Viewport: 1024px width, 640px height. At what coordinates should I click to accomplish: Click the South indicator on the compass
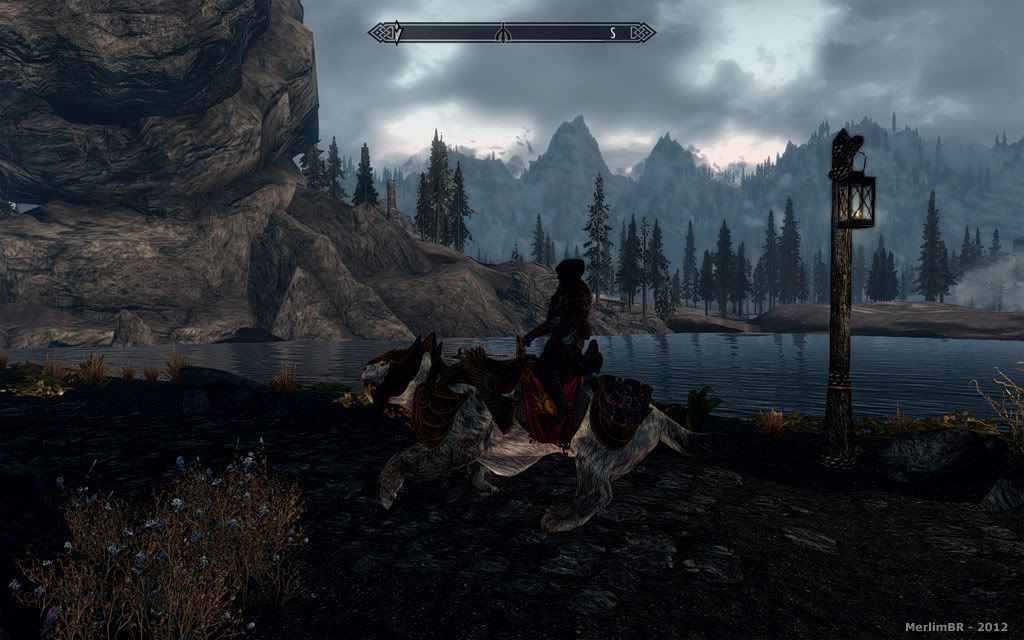pos(612,33)
